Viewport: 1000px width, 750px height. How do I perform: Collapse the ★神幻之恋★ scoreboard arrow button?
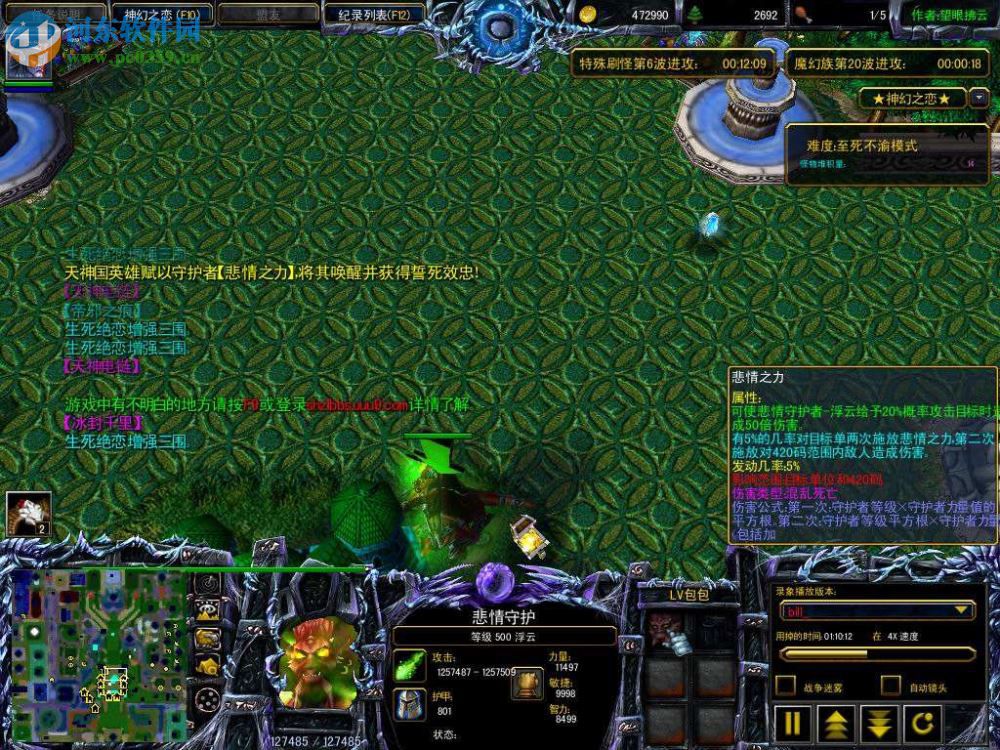pos(979,99)
